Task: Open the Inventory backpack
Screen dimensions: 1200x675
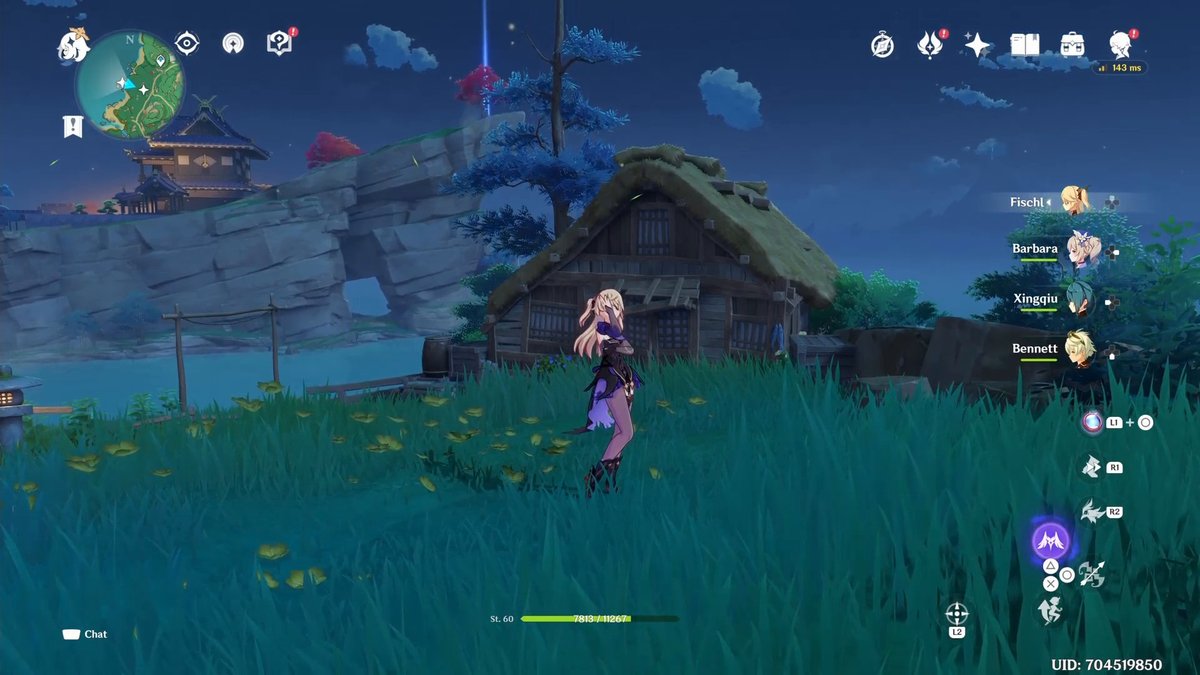Action: [1073, 45]
